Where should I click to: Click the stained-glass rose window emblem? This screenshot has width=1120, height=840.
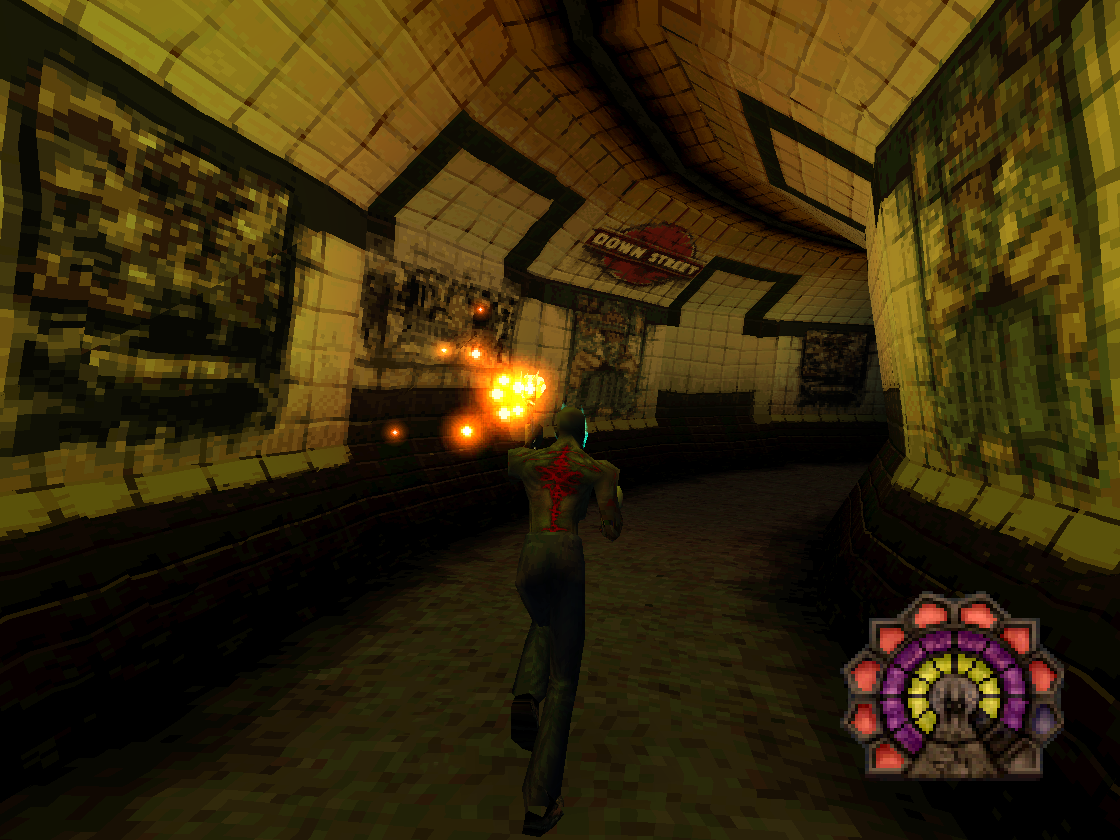pyautogui.click(x=953, y=685)
